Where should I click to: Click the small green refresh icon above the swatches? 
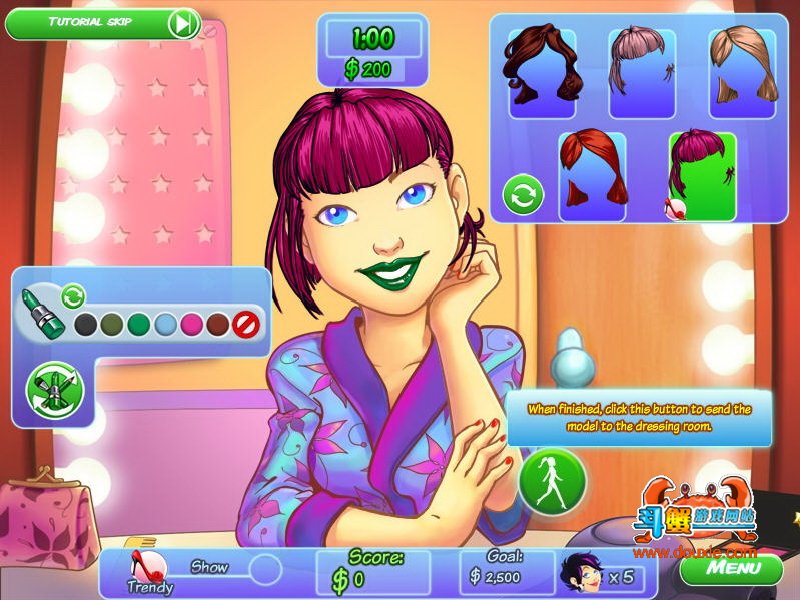tap(72, 295)
